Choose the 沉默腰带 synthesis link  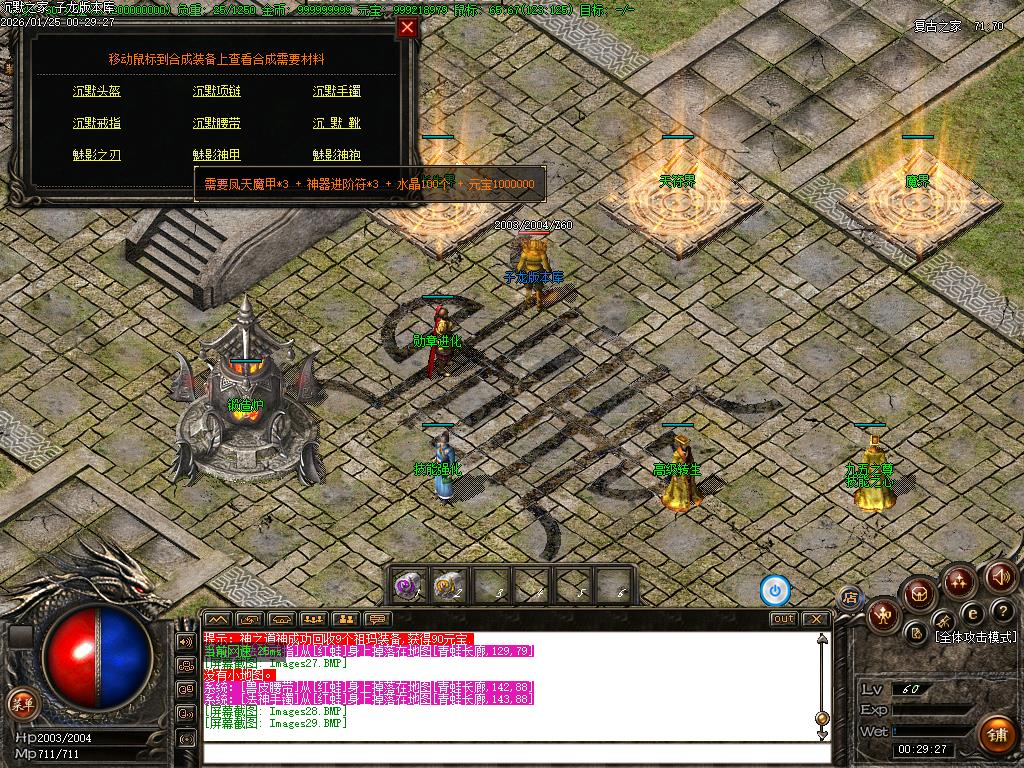pyautogui.click(x=217, y=123)
